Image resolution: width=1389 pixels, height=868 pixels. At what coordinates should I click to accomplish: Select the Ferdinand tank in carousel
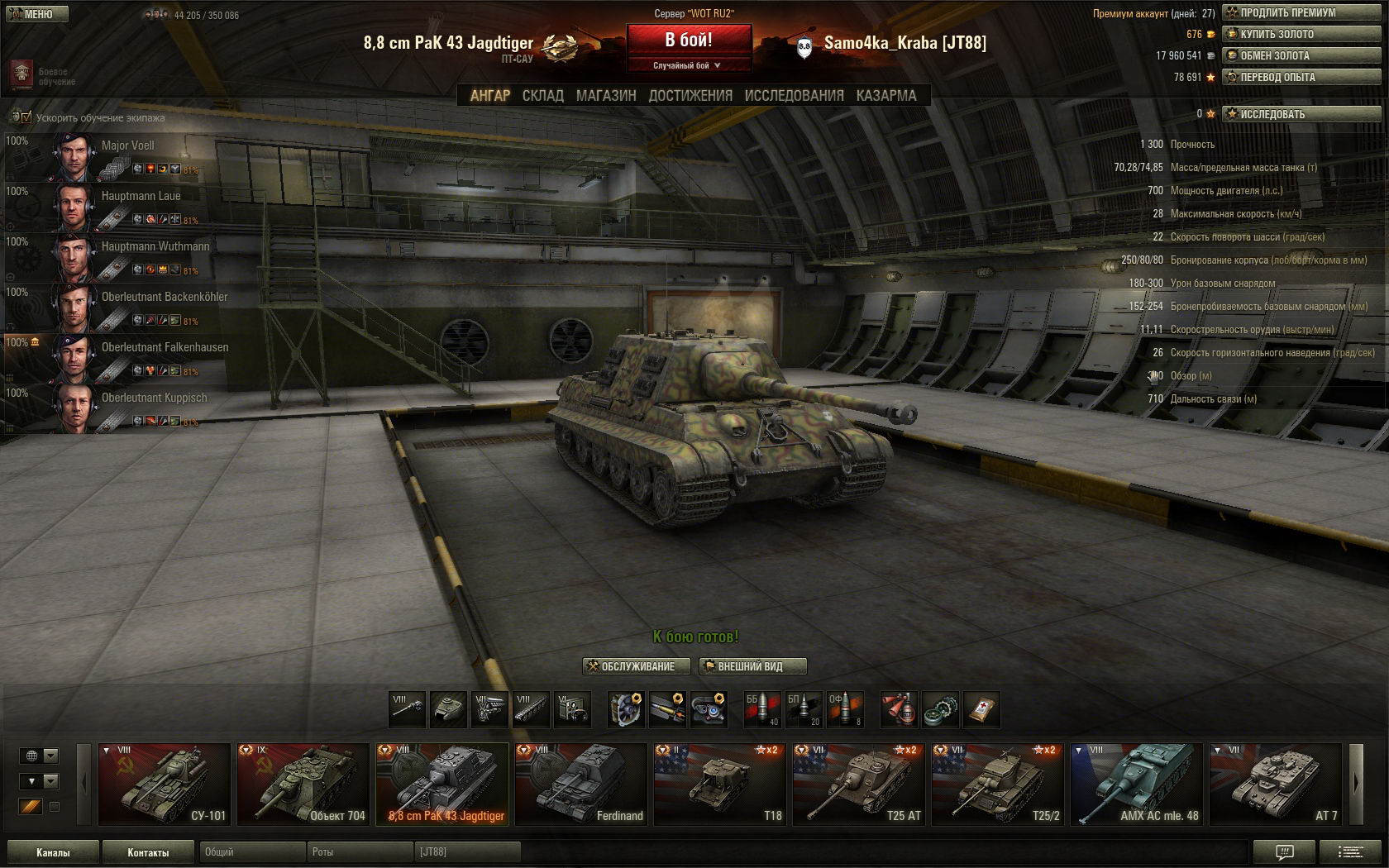[580, 785]
